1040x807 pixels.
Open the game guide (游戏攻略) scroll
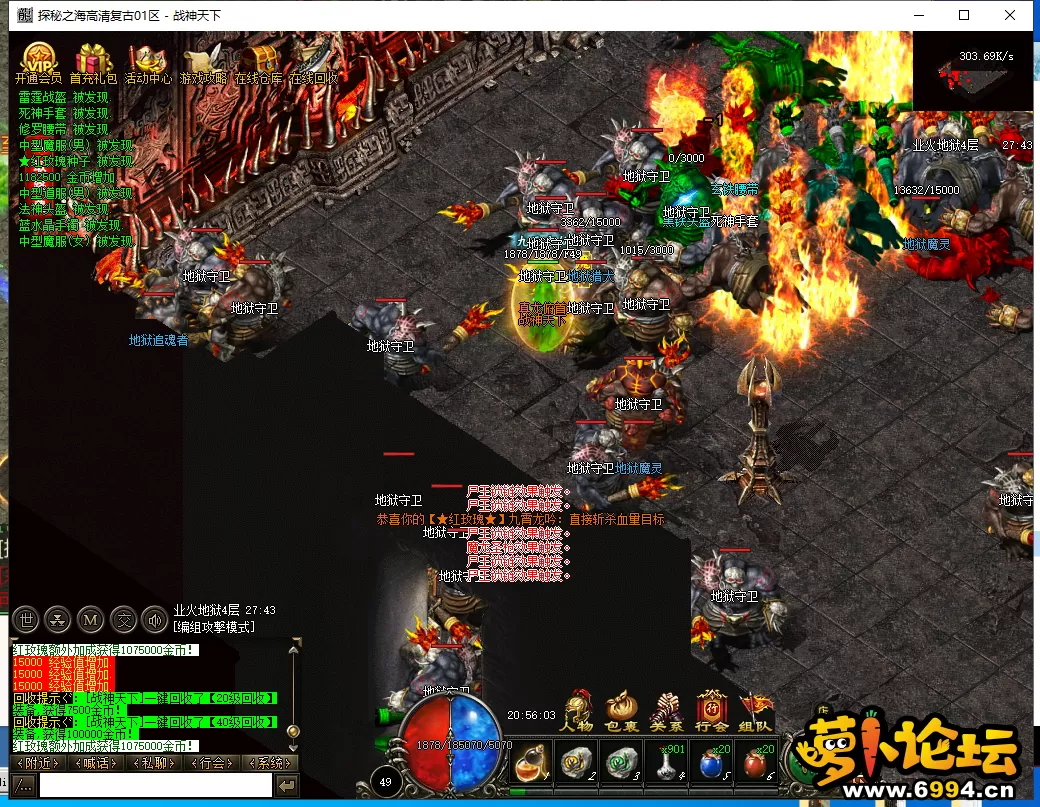pyautogui.click(x=203, y=60)
